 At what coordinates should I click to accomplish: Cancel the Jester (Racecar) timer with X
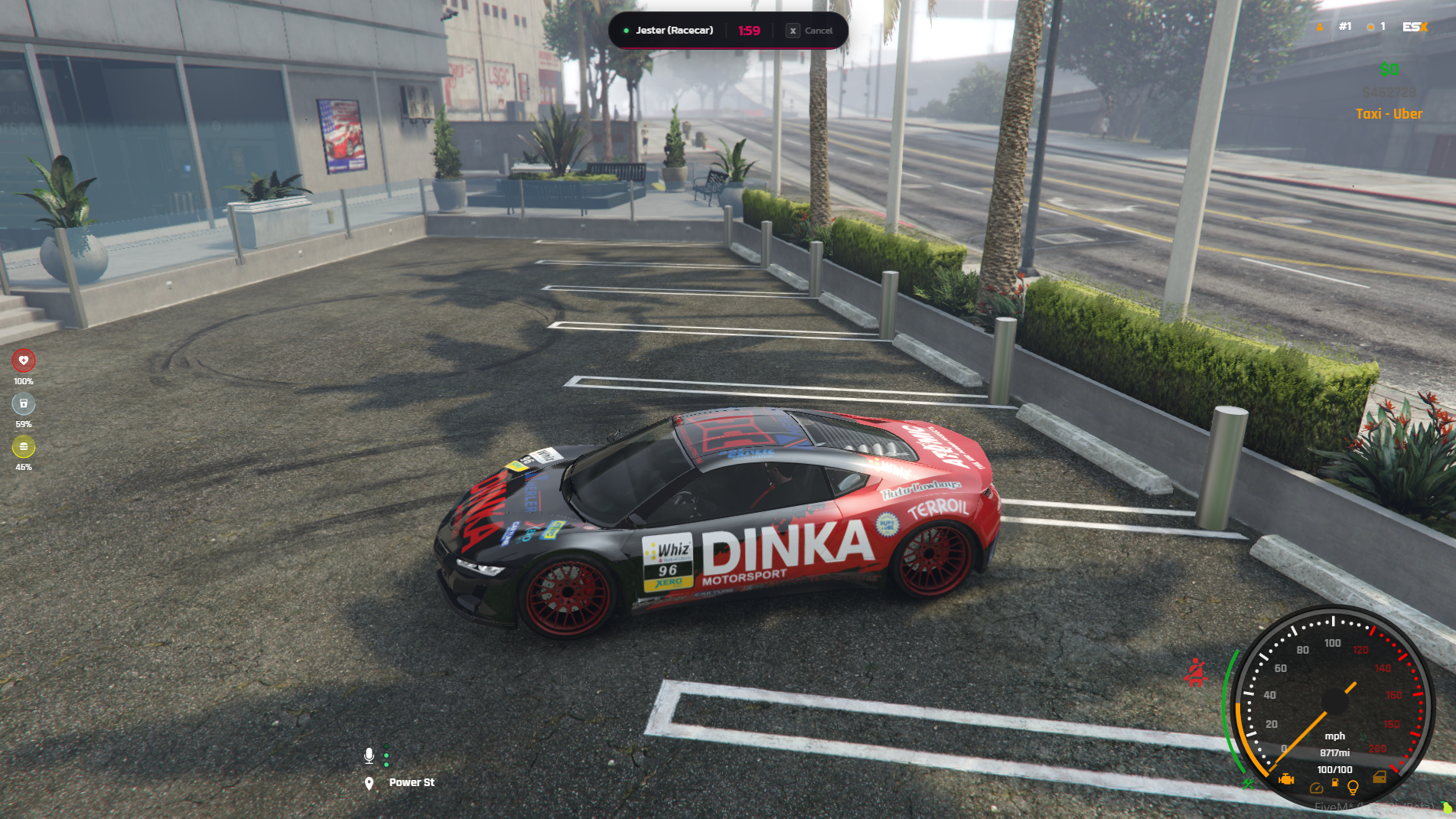[x=793, y=31]
